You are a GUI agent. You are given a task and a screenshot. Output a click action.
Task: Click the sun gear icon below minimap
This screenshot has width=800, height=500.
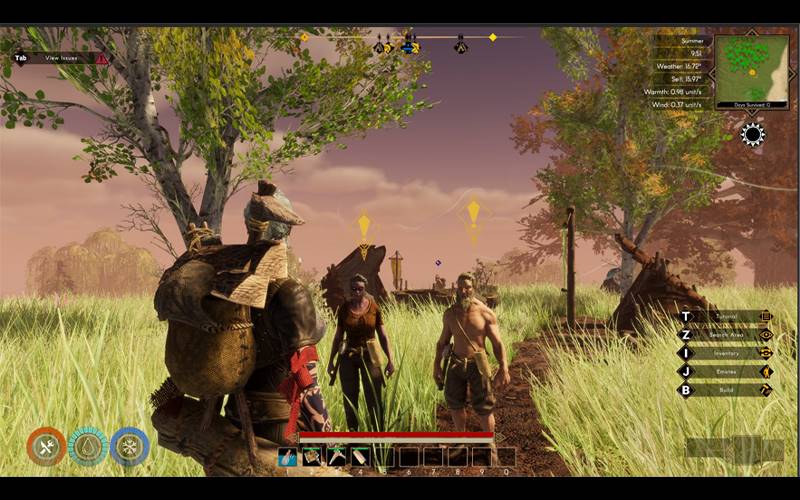[753, 135]
